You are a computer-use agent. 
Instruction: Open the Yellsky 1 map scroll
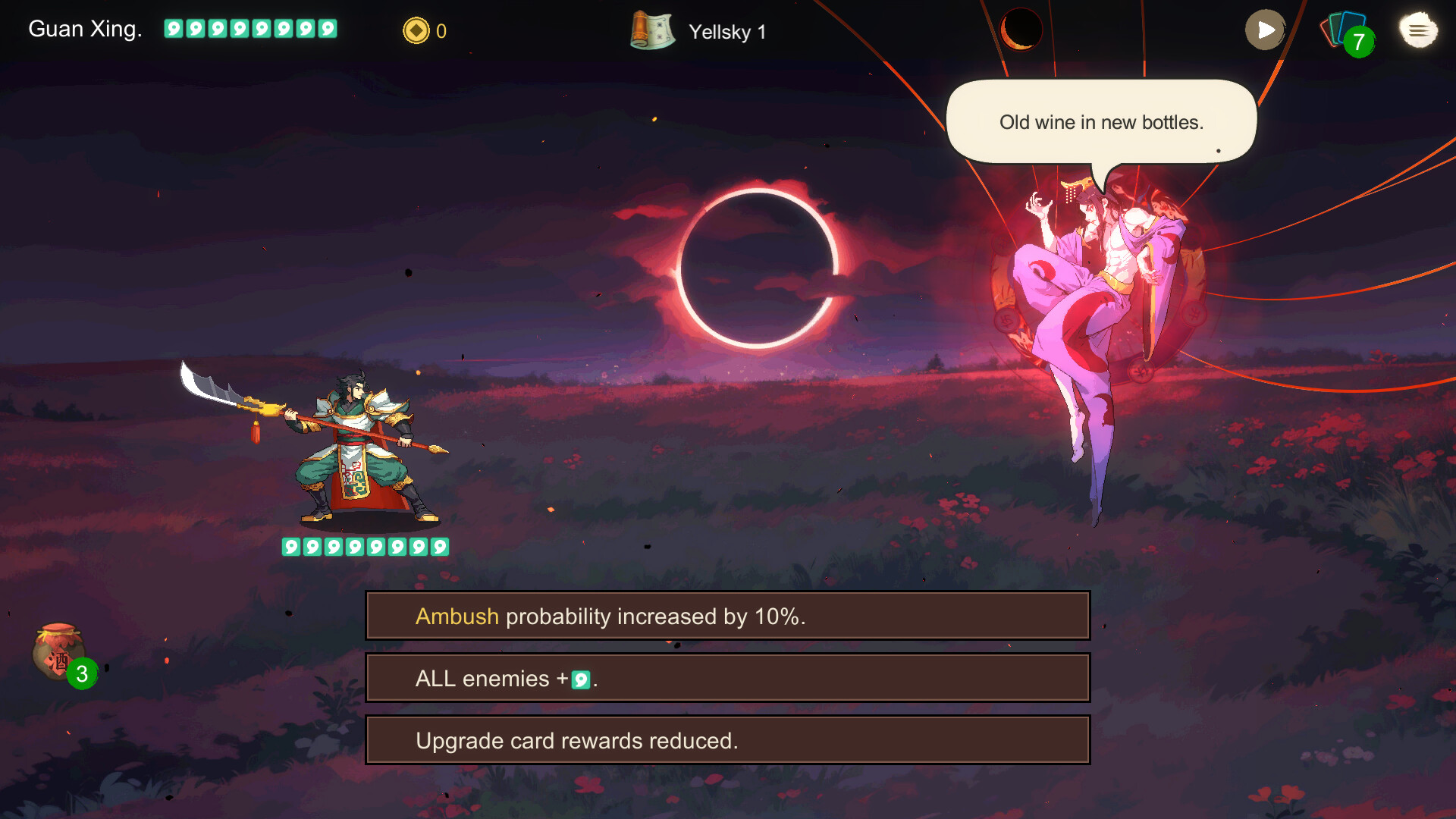pyautogui.click(x=652, y=31)
